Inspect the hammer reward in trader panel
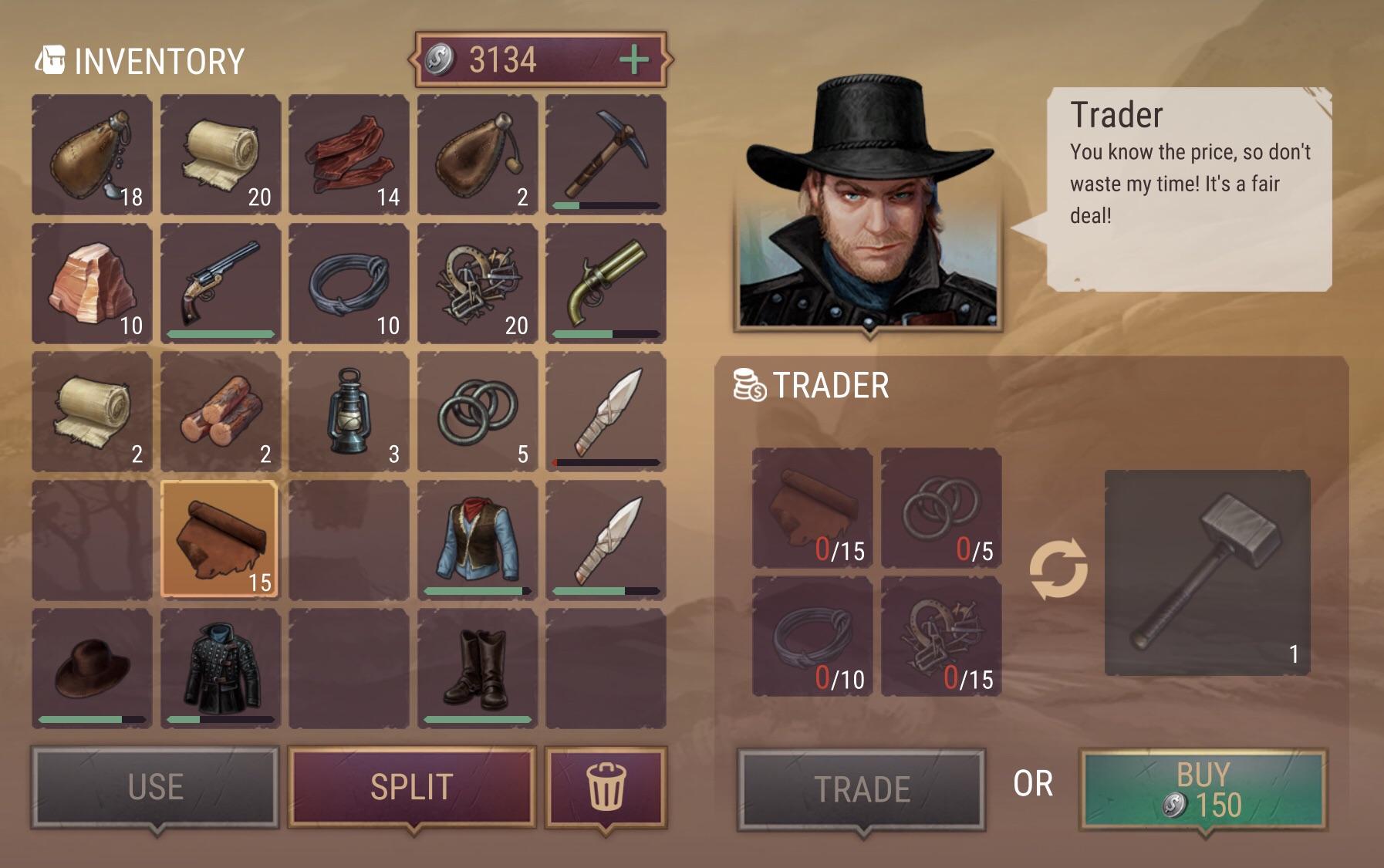The image size is (1384, 868). (1207, 572)
